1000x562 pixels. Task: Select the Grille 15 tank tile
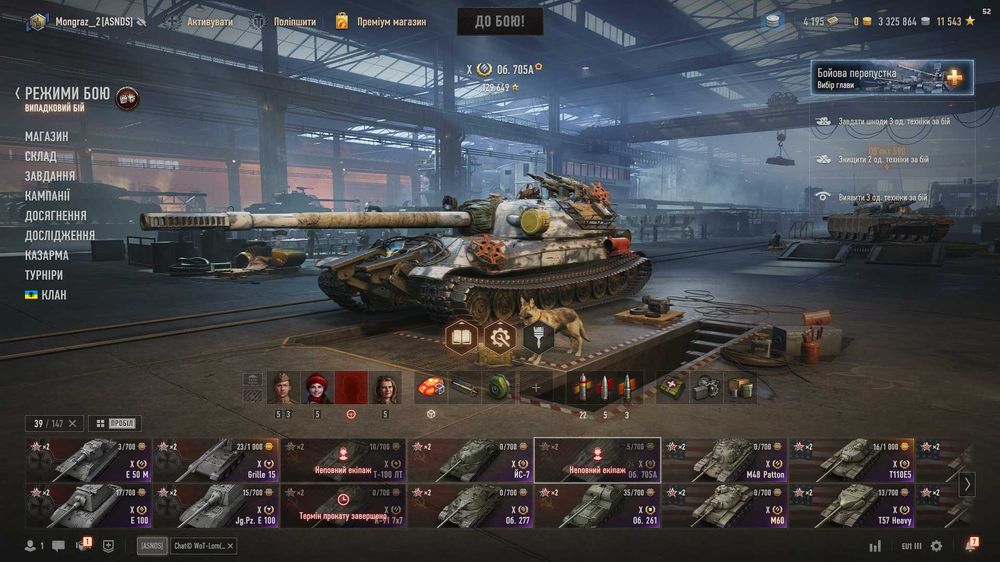point(217,461)
